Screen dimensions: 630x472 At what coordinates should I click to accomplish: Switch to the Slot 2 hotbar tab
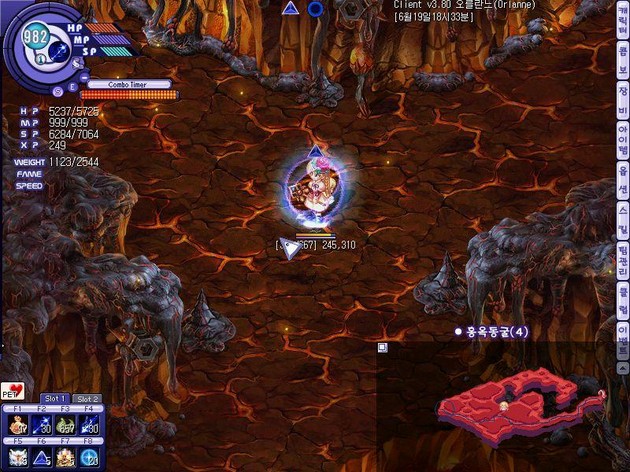point(88,399)
